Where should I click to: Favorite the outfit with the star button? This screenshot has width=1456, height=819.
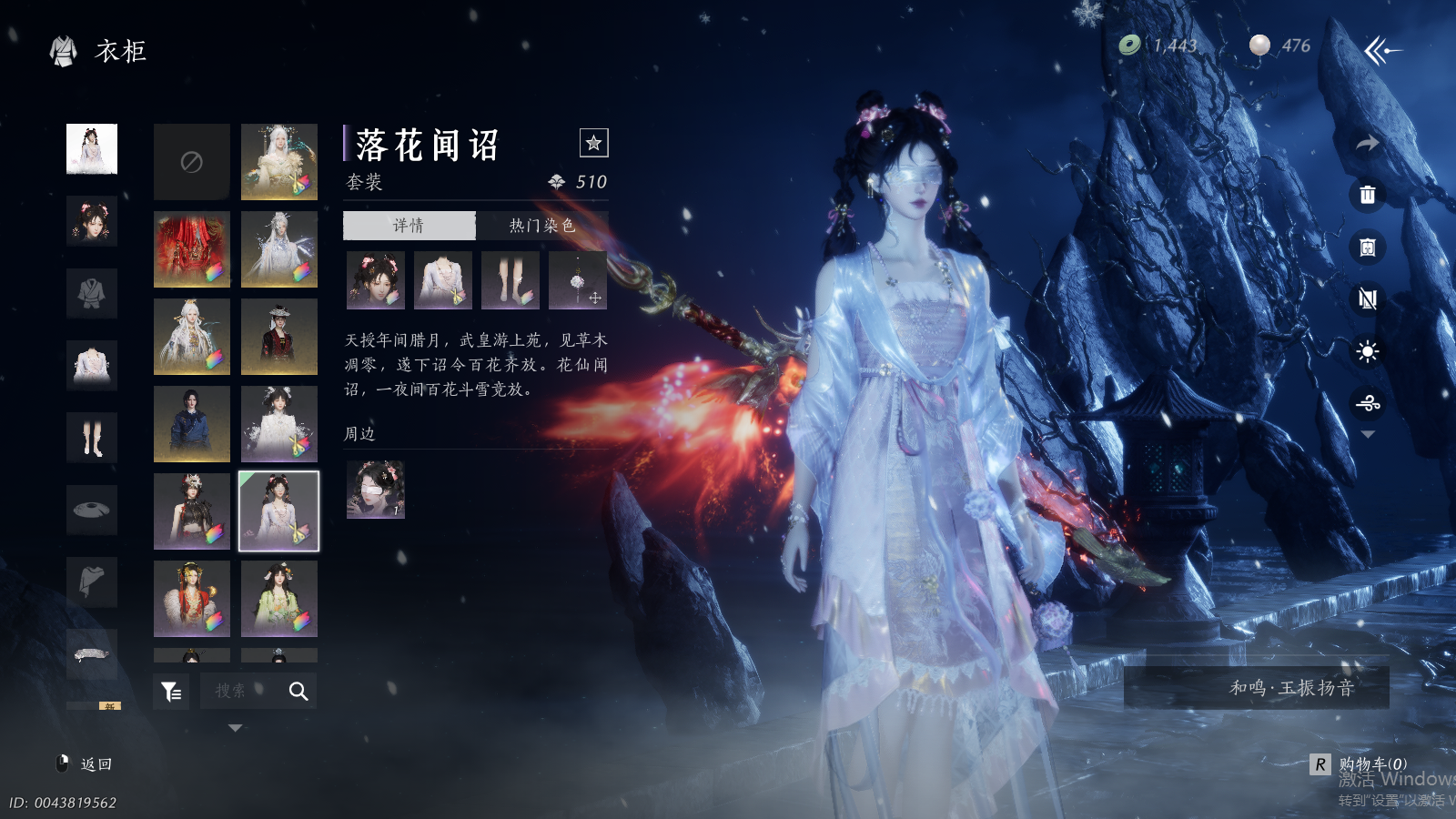coord(593,143)
